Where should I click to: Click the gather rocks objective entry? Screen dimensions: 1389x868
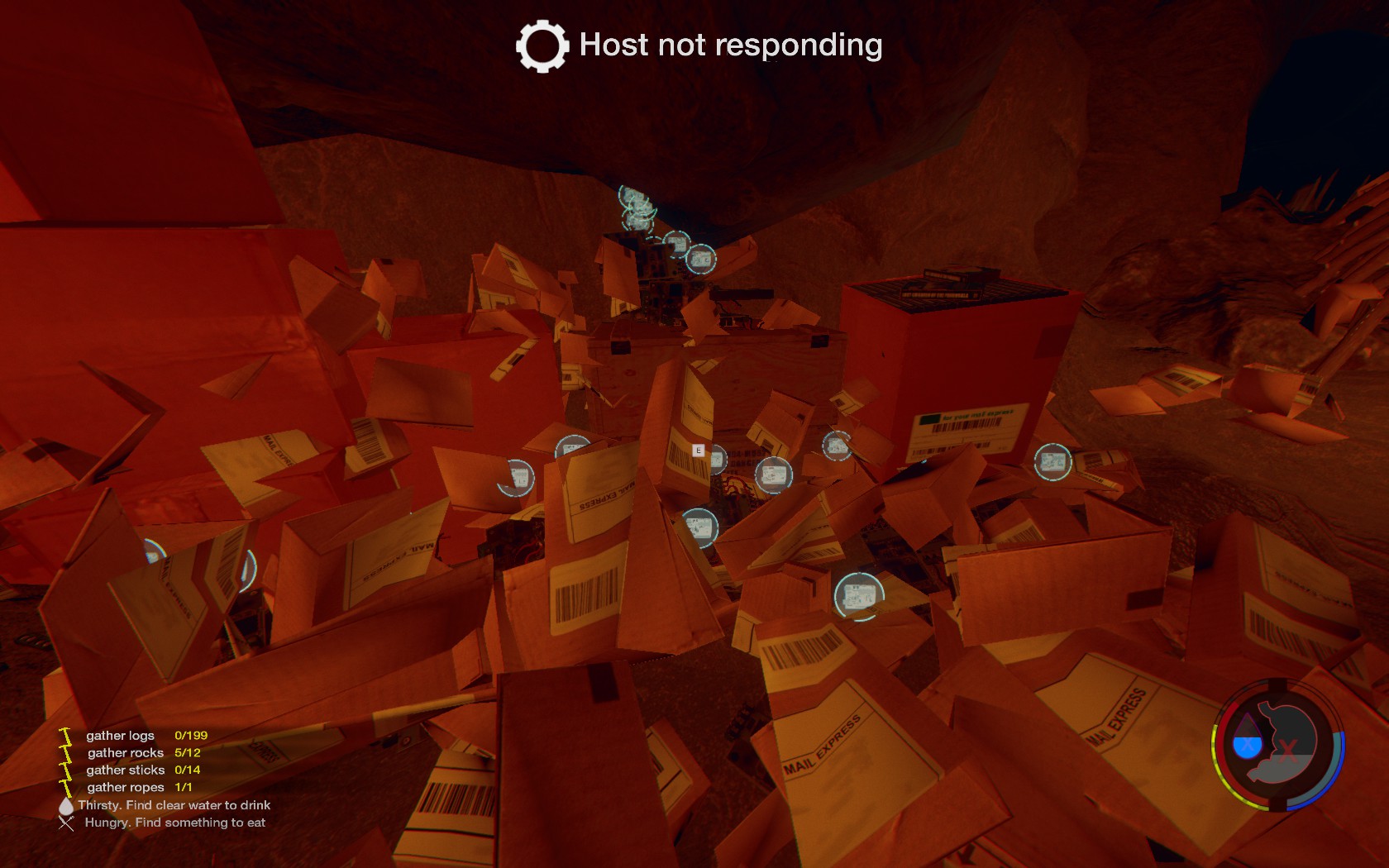[126, 753]
